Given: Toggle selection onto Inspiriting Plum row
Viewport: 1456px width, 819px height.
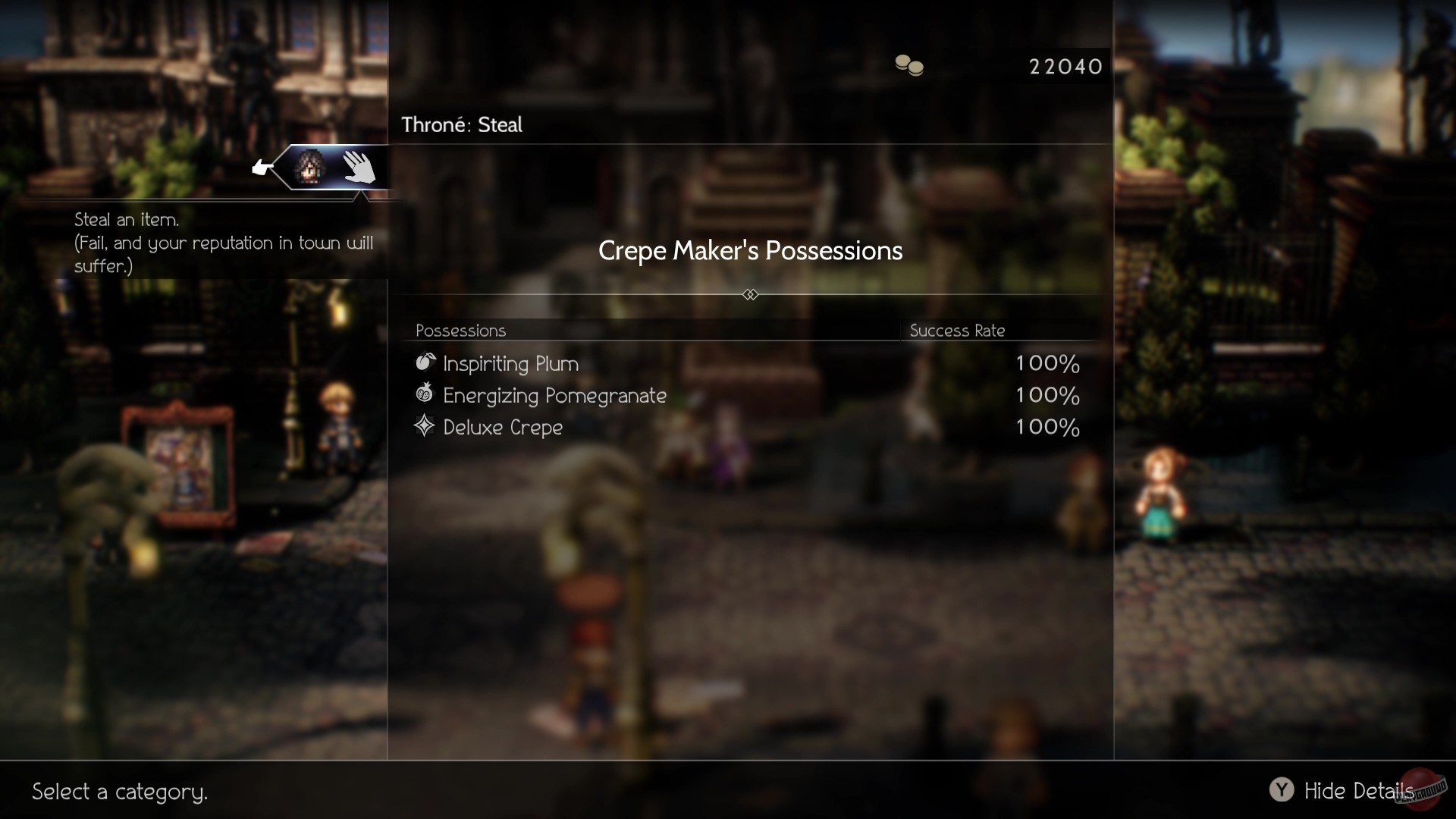Looking at the screenshot, I should [x=510, y=363].
